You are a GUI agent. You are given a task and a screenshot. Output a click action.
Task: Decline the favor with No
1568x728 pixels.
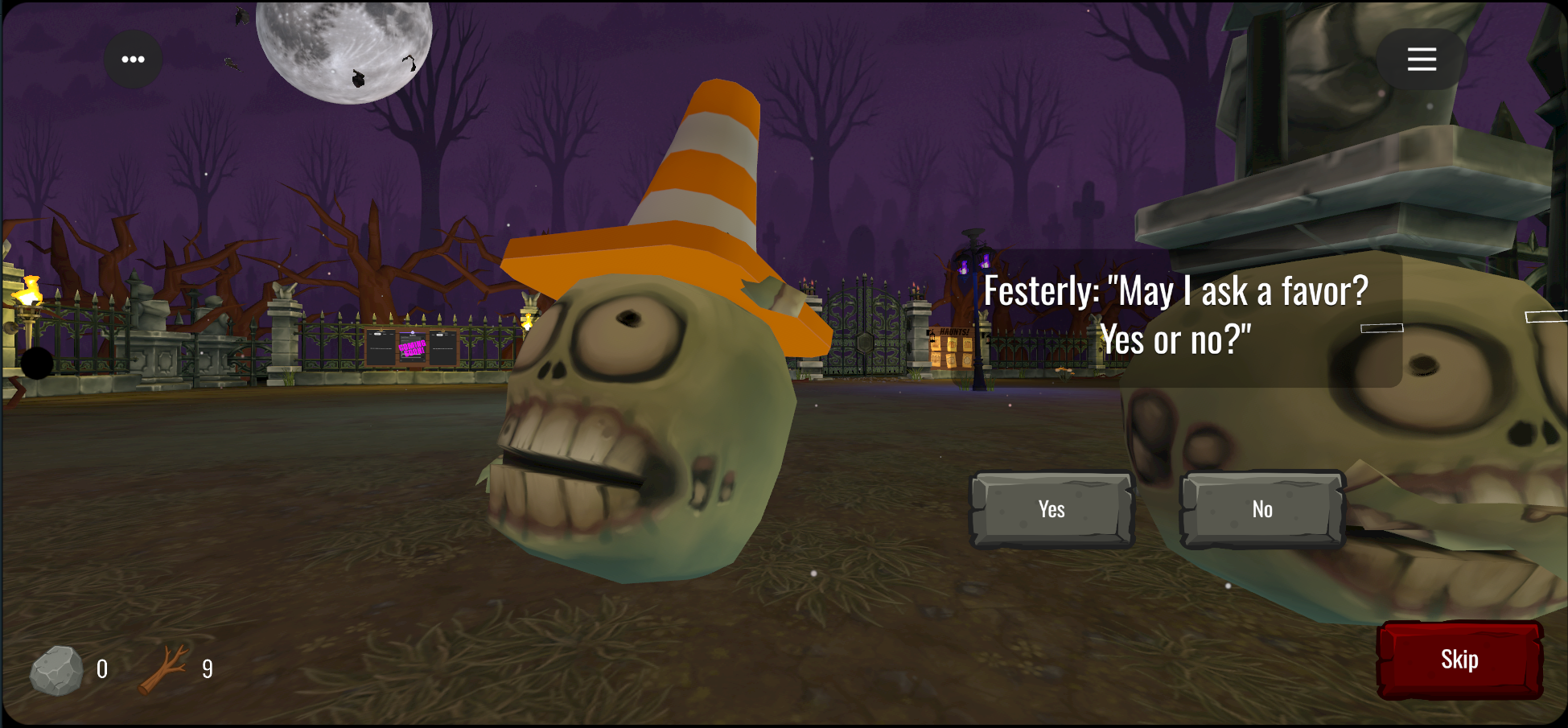1261,509
